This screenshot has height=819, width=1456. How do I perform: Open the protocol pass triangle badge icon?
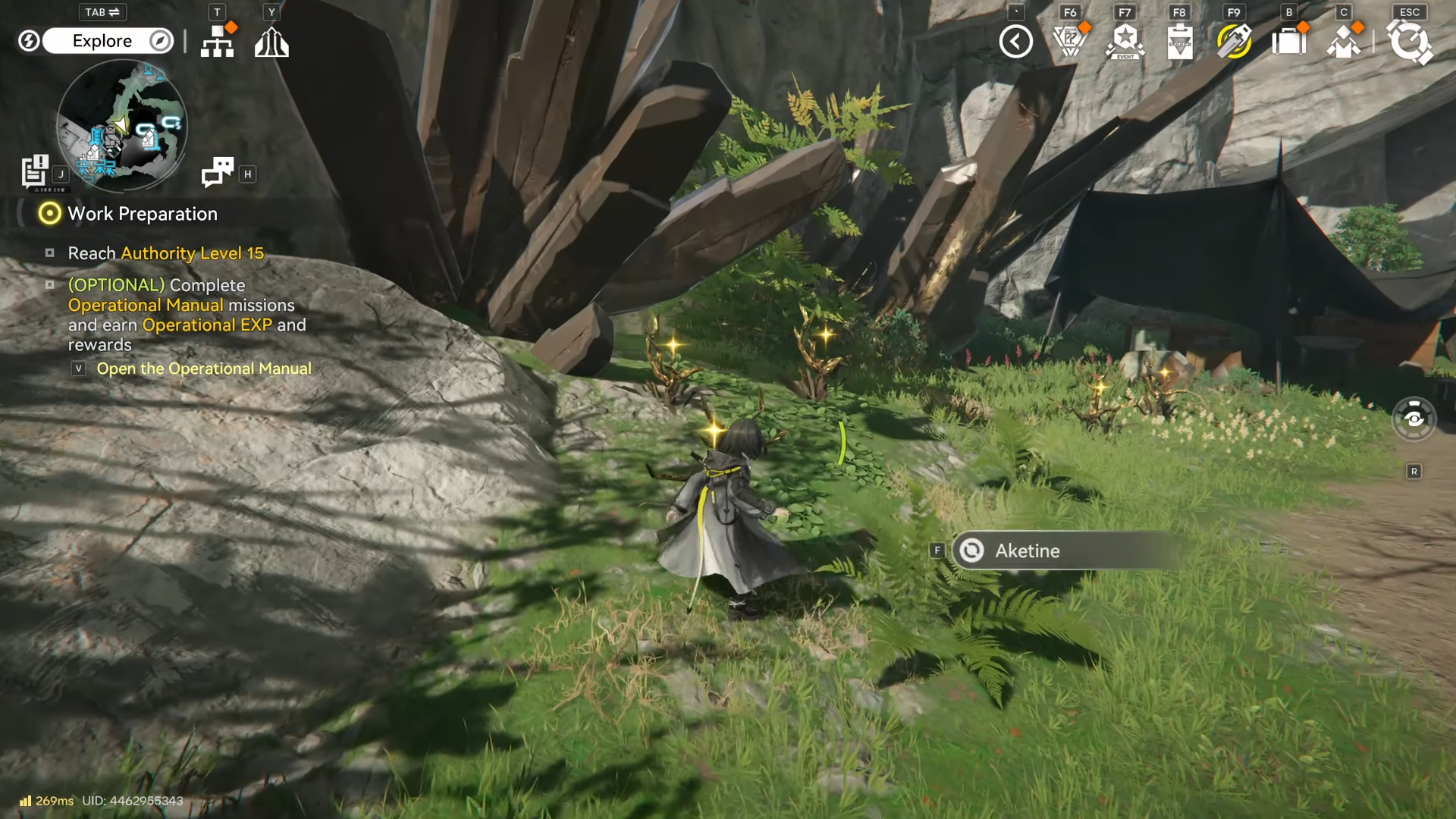pyautogui.click(x=1070, y=42)
